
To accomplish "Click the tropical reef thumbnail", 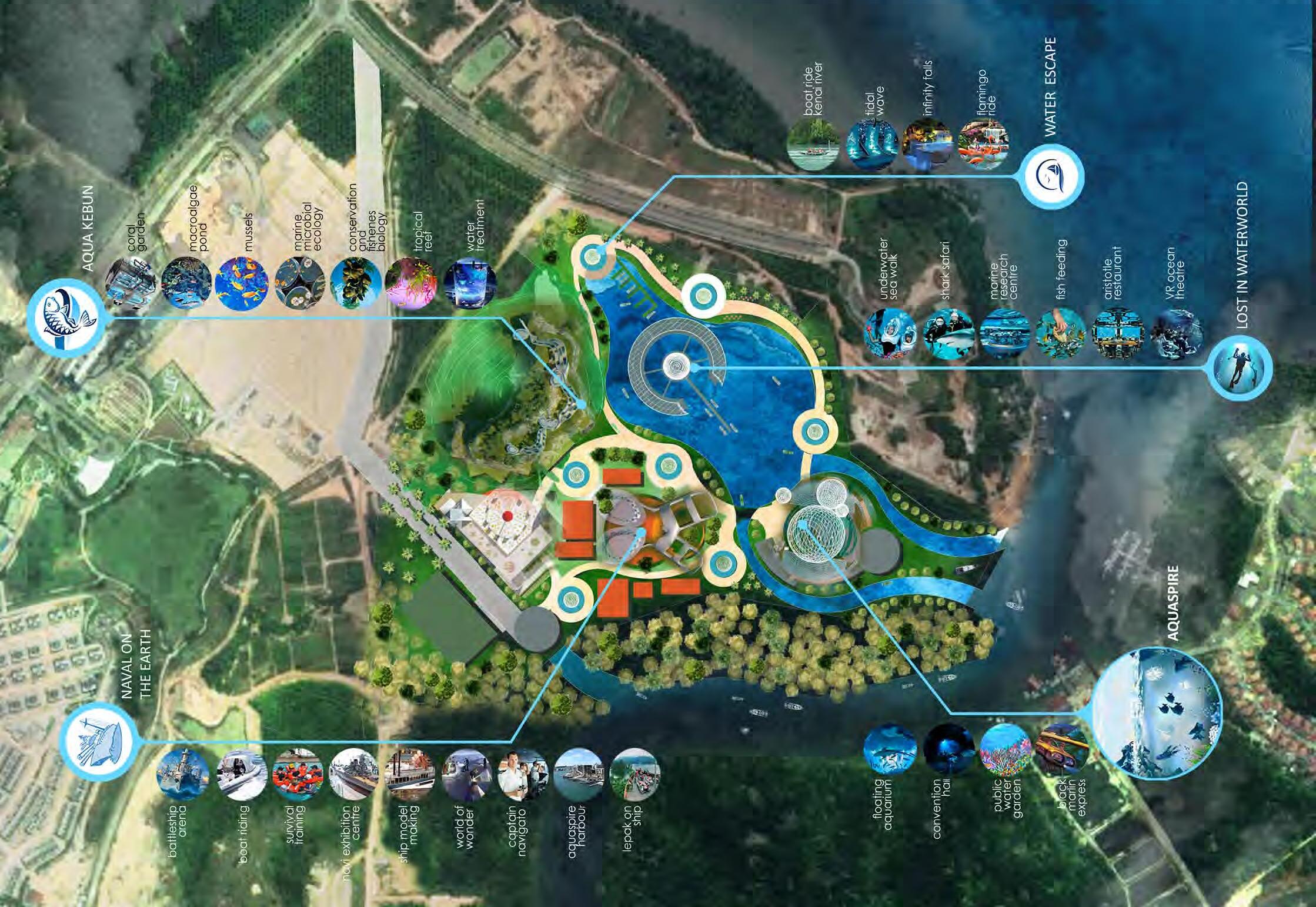I will coord(410,283).
